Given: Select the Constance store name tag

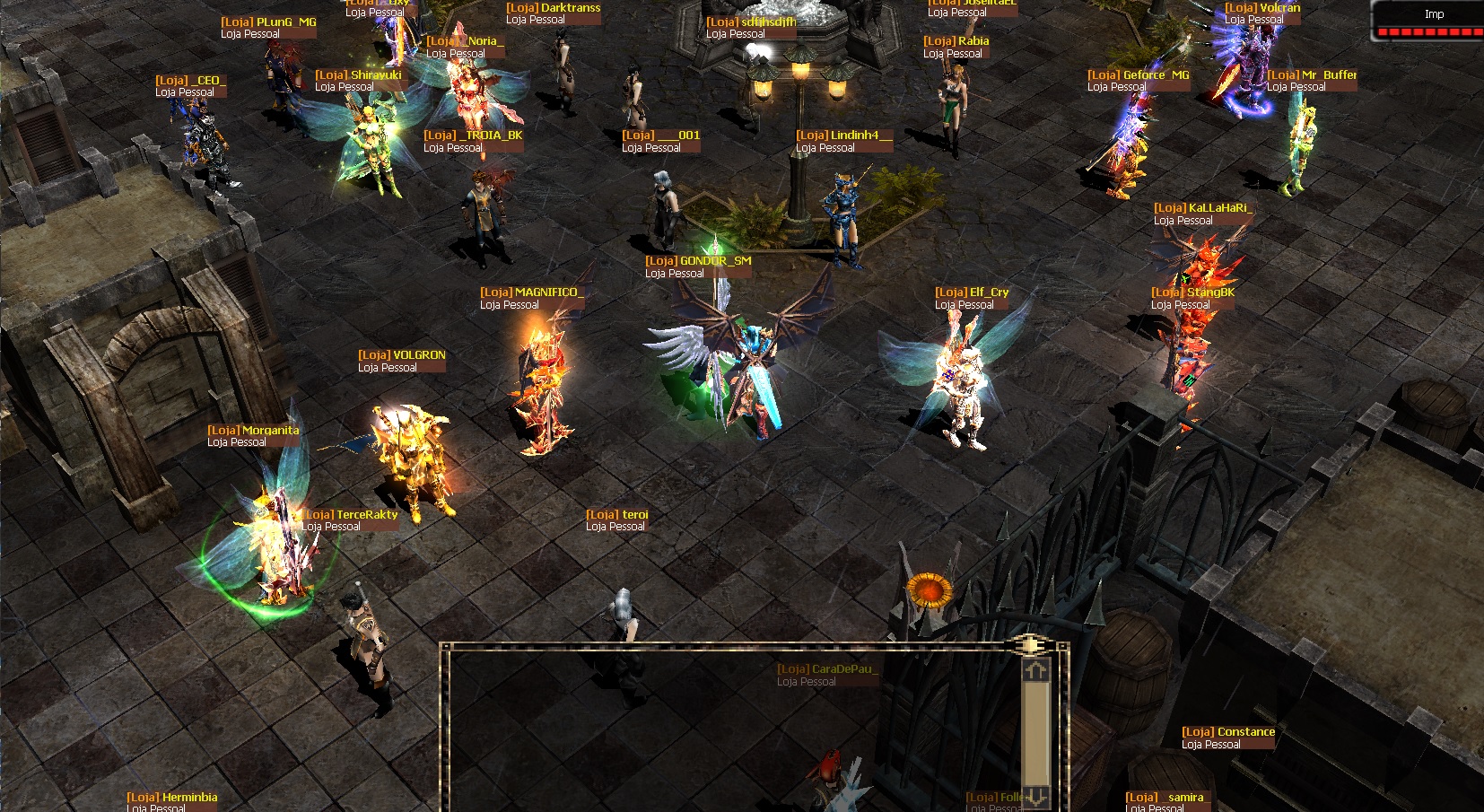Looking at the screenshot, I should (1228, 738).
